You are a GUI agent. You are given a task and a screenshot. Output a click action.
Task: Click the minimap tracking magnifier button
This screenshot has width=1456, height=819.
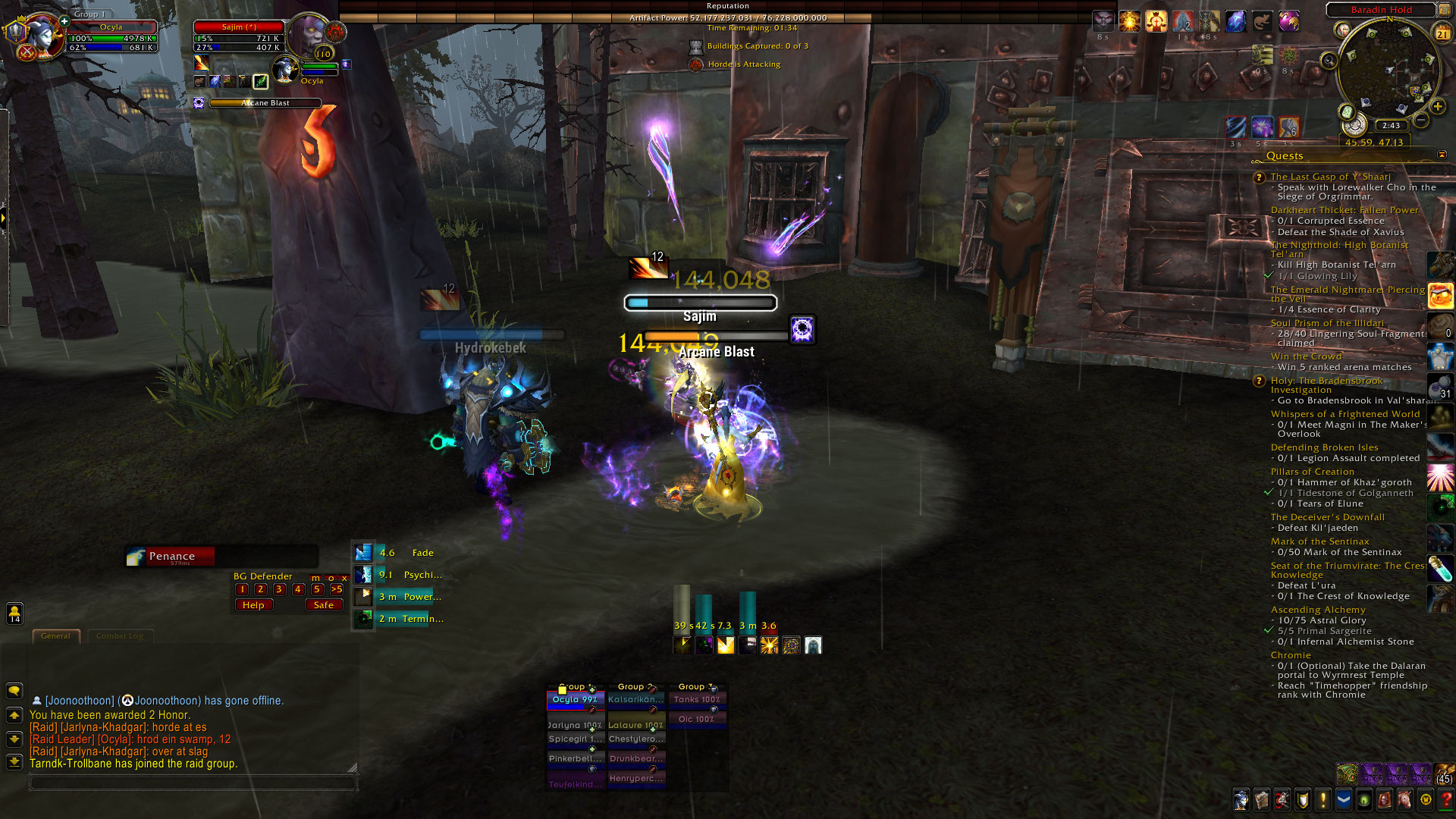1329,61
